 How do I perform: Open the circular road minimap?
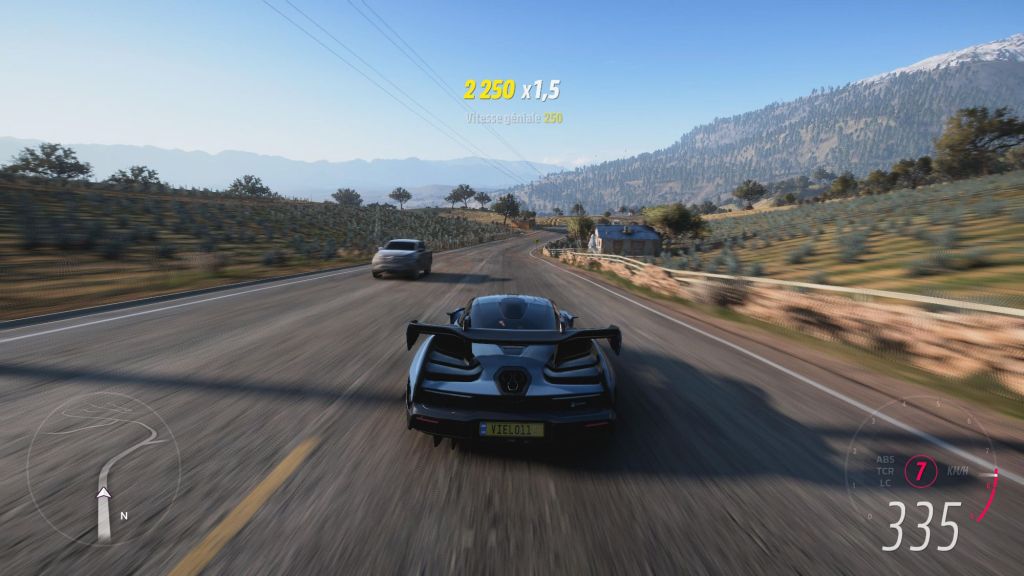tap(103, 468)
